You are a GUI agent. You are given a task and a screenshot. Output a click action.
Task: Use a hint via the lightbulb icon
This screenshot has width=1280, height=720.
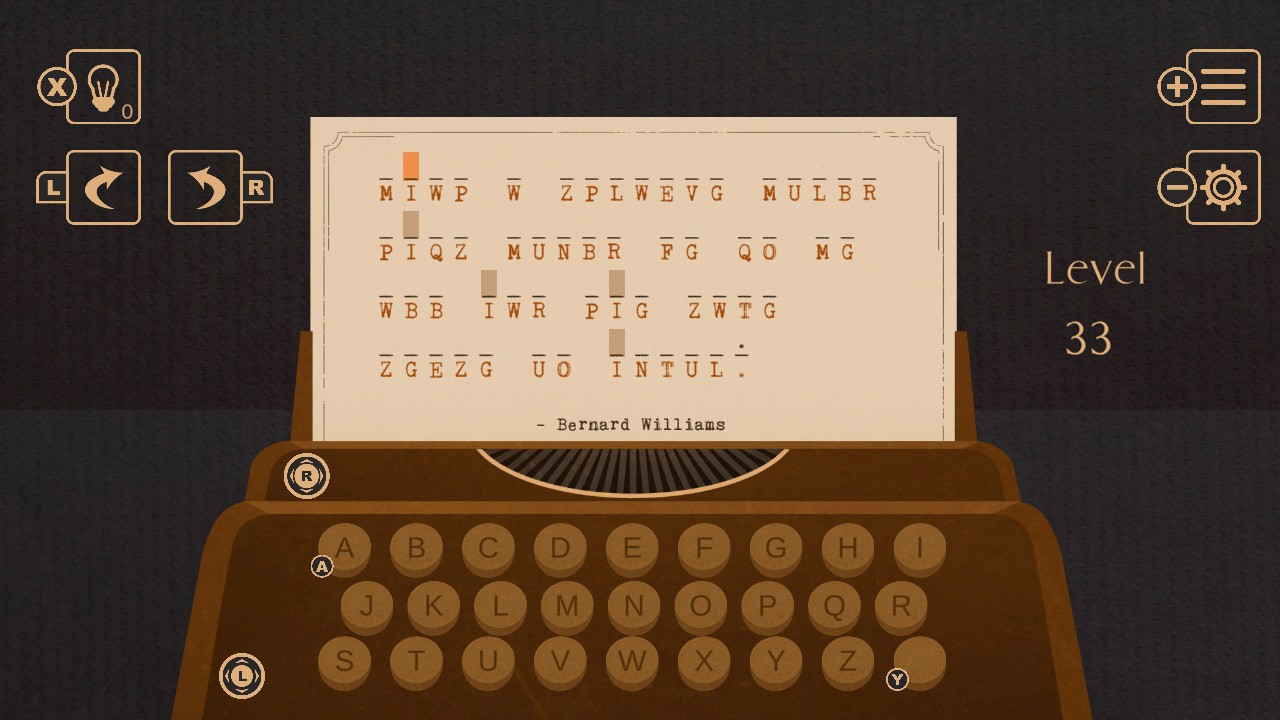(103, 88)
